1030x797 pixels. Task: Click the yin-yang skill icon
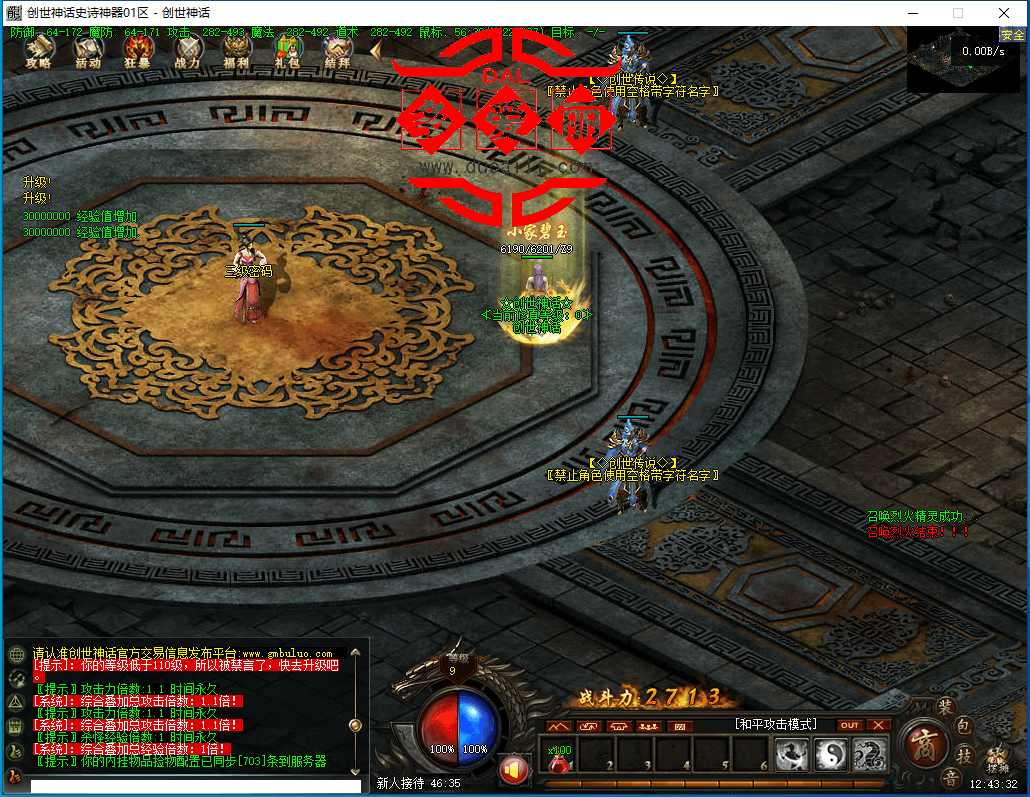(x=831, y=754)
